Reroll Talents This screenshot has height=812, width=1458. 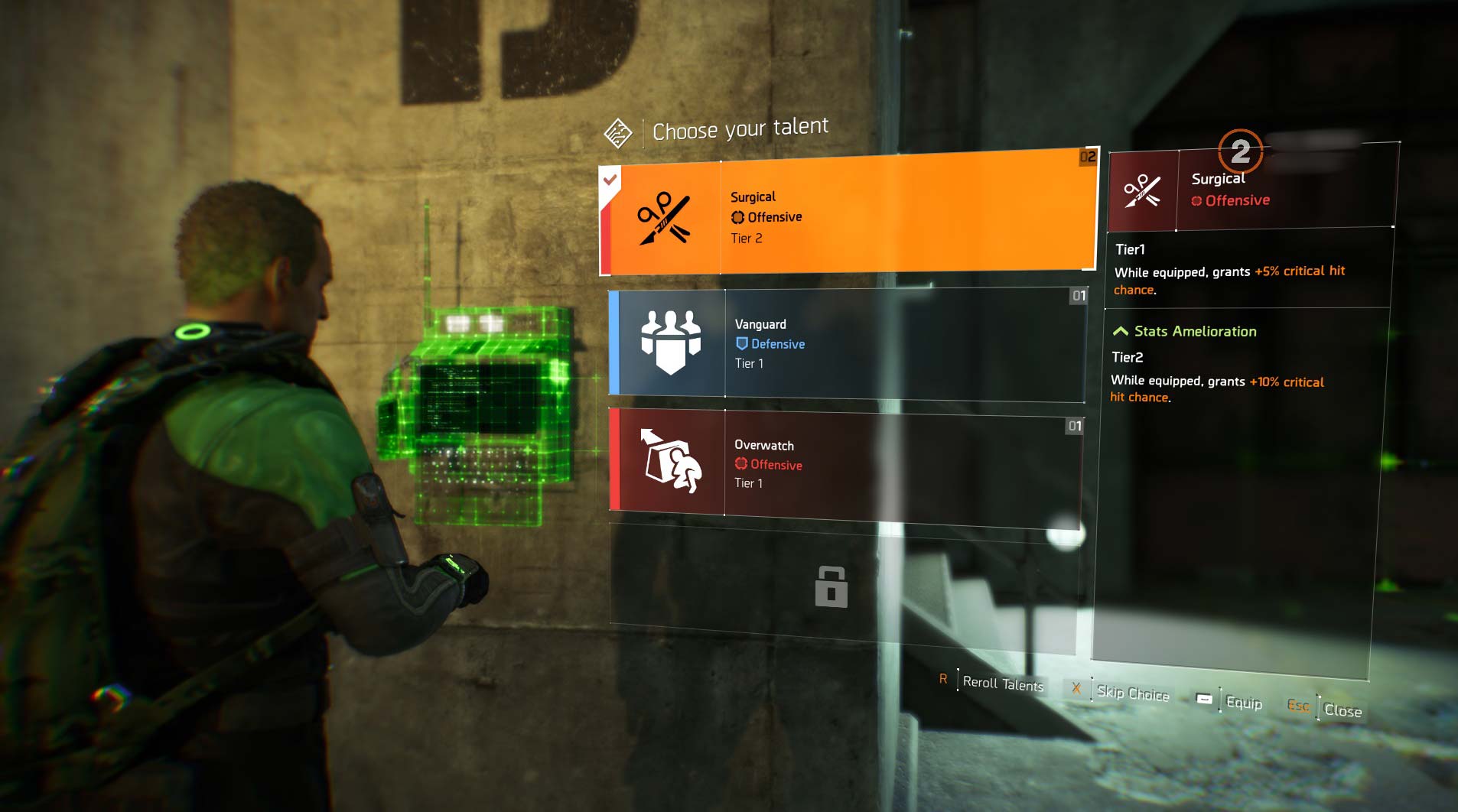(1002, 684)
